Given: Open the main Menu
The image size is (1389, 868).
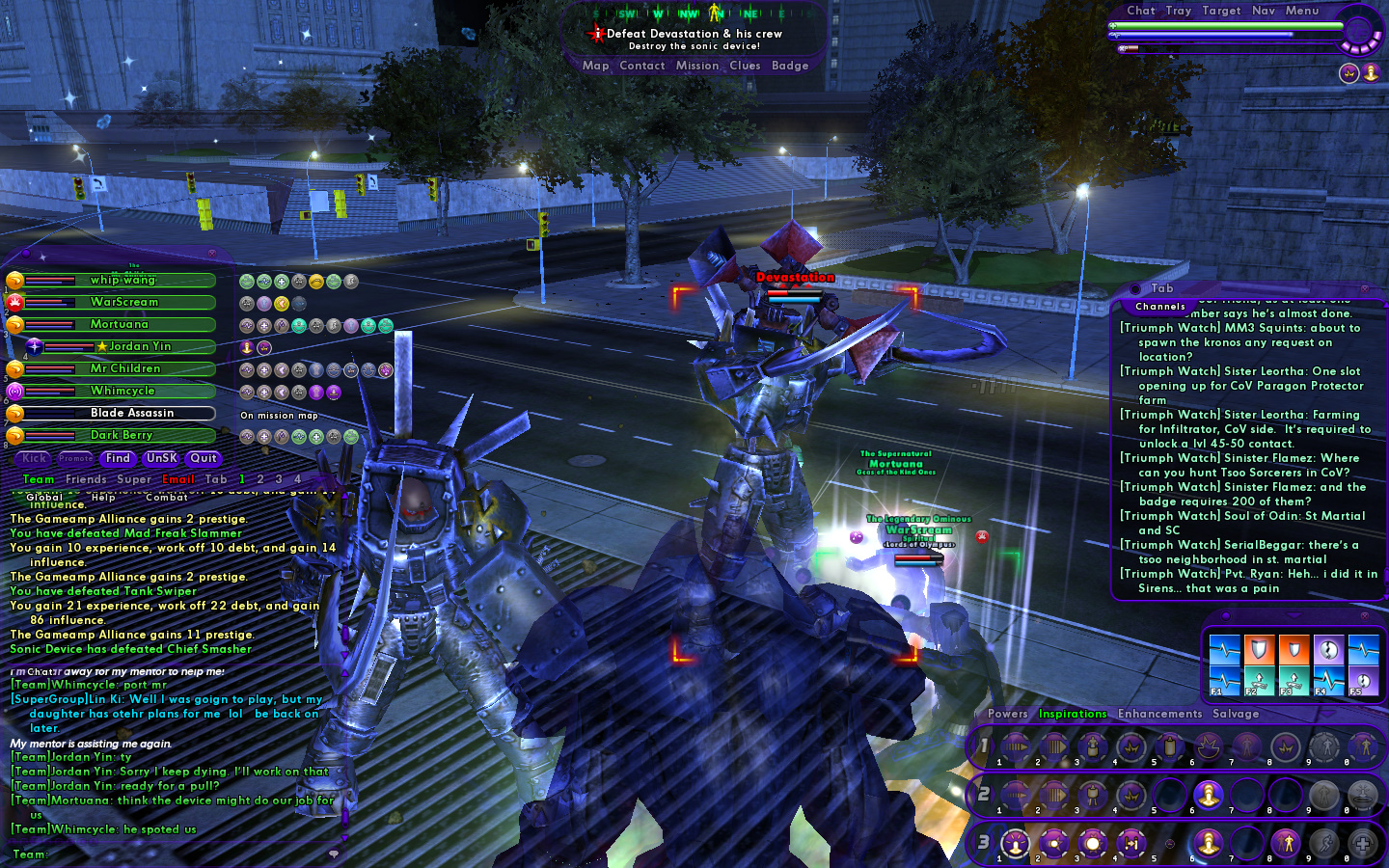Looking at the screenshot, I should click(x=1301, y=11).
